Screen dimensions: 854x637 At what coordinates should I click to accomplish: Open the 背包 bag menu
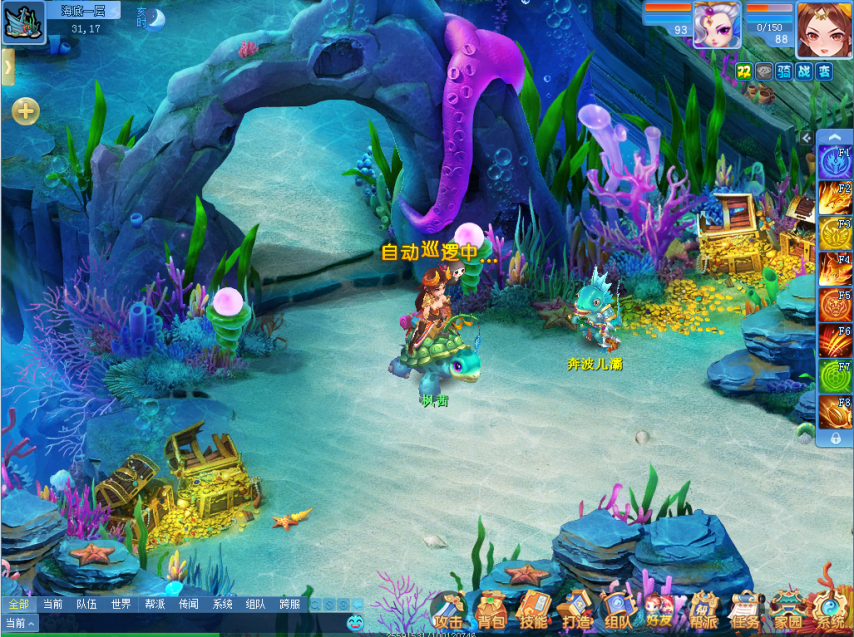point(491,610)
